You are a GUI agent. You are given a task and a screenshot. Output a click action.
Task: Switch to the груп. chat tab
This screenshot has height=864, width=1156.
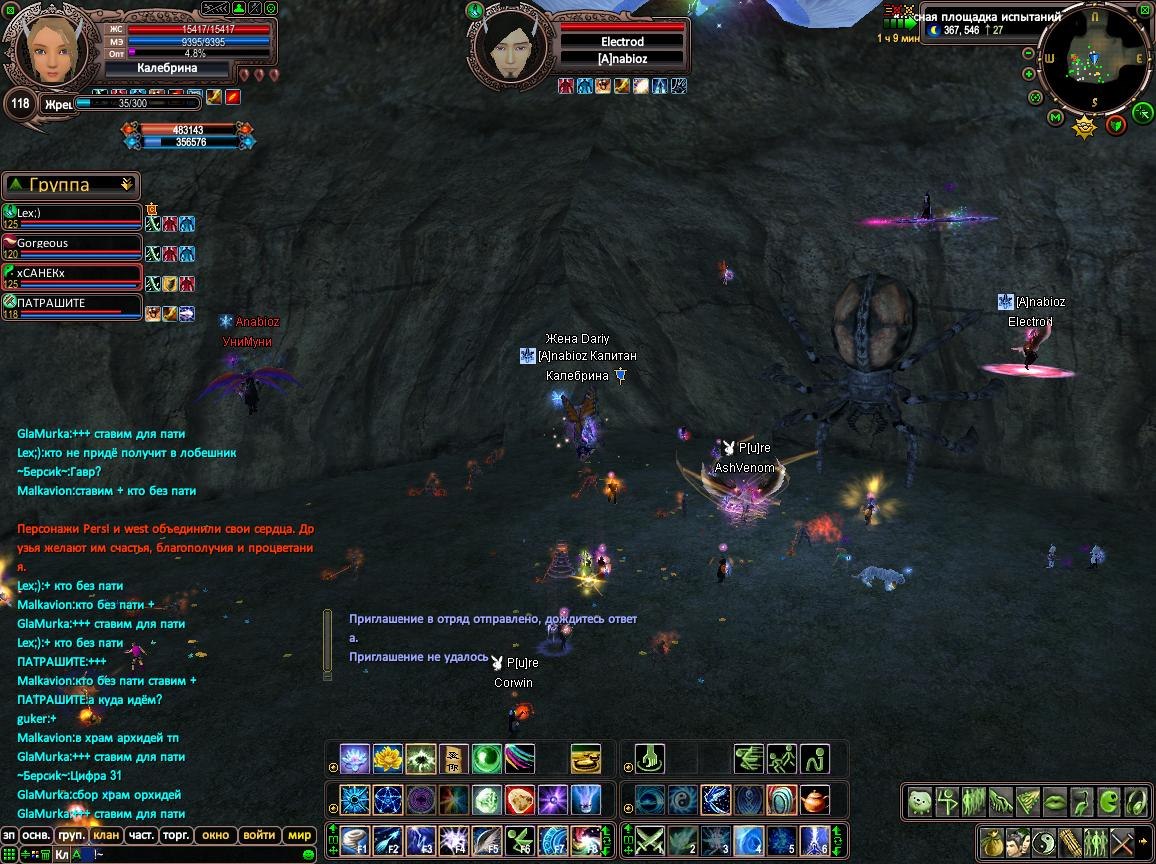click(x=71, y=835)
